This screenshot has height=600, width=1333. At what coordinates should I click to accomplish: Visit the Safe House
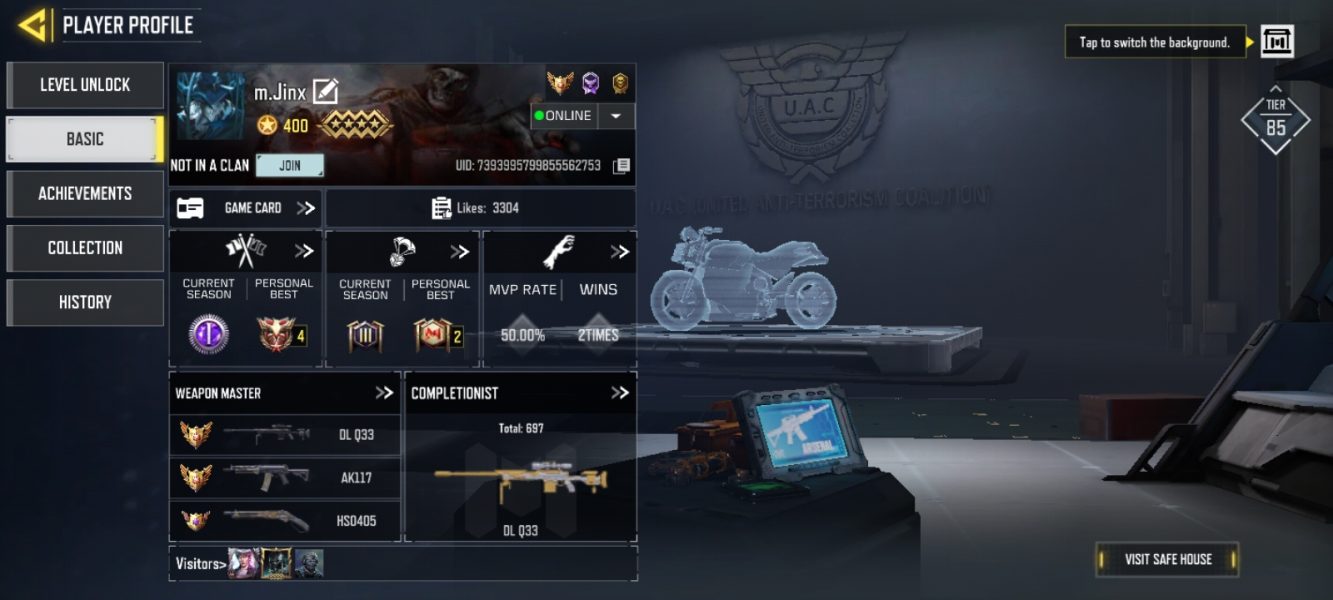[1167, 559]
